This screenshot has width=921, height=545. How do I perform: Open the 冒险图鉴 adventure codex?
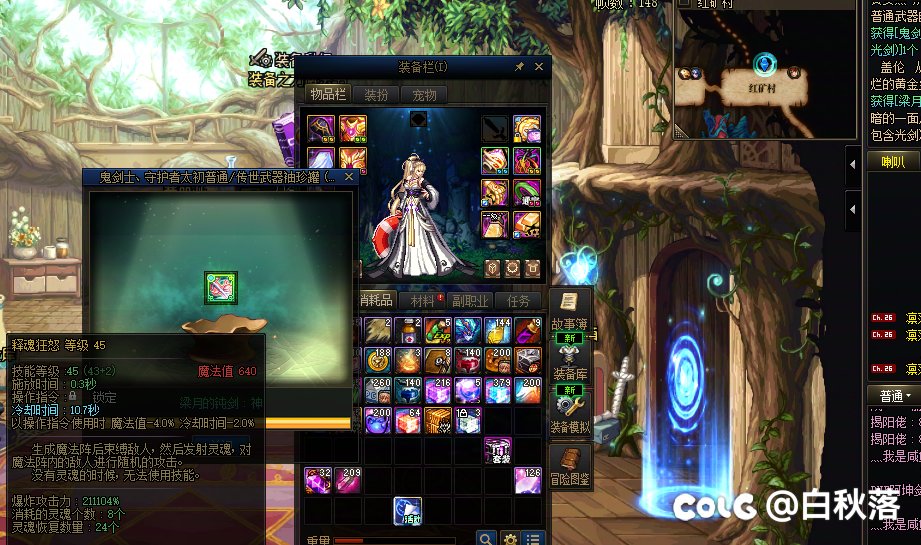[x=570, y=468]
